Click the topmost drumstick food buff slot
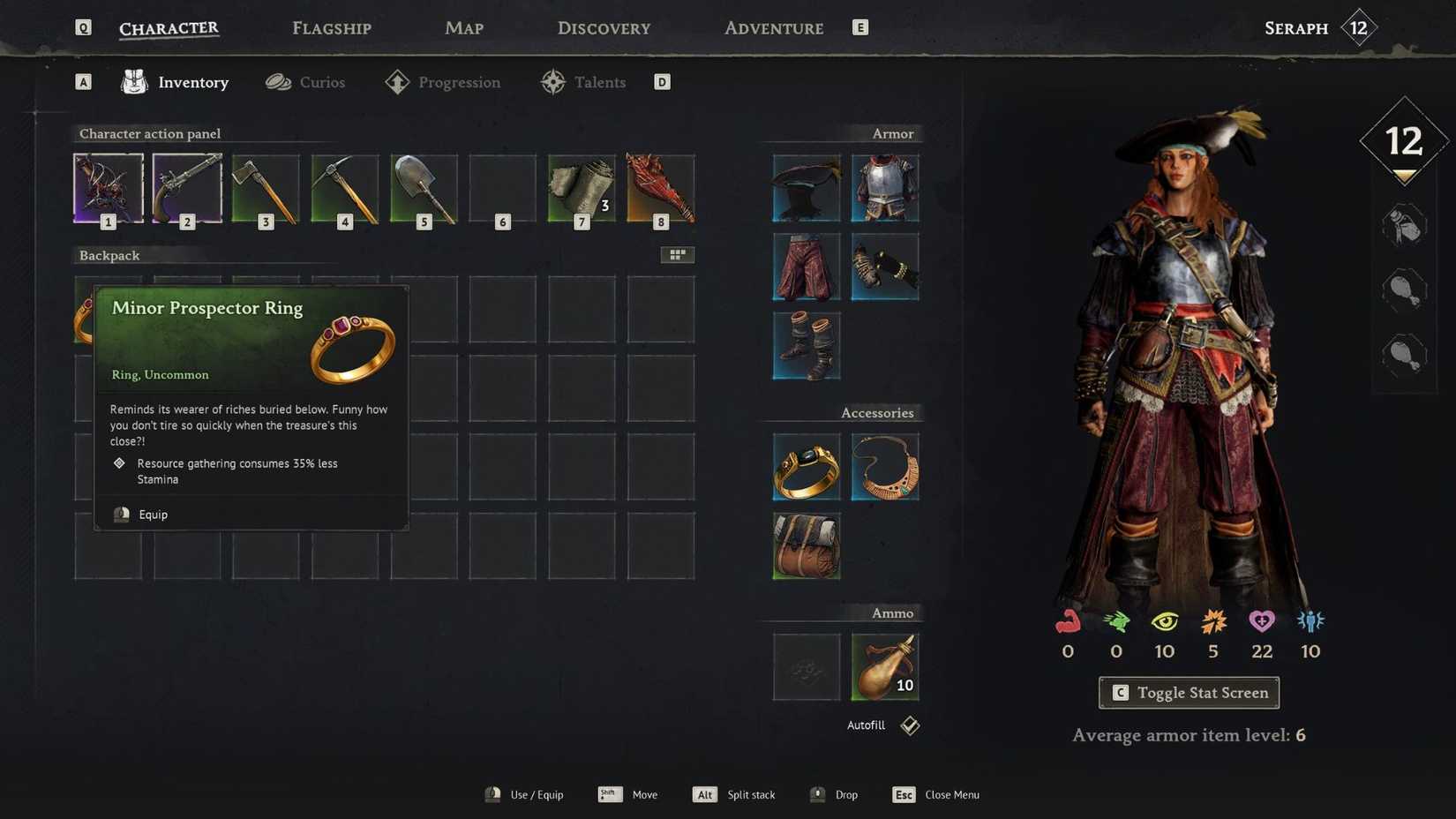The width and height of the screenshot is (1456, 819). 1402,289
